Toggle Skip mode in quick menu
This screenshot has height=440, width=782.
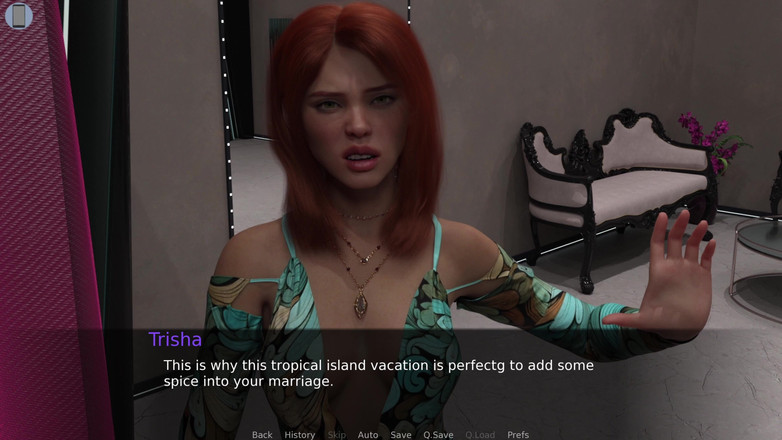[x=337, y=435]
